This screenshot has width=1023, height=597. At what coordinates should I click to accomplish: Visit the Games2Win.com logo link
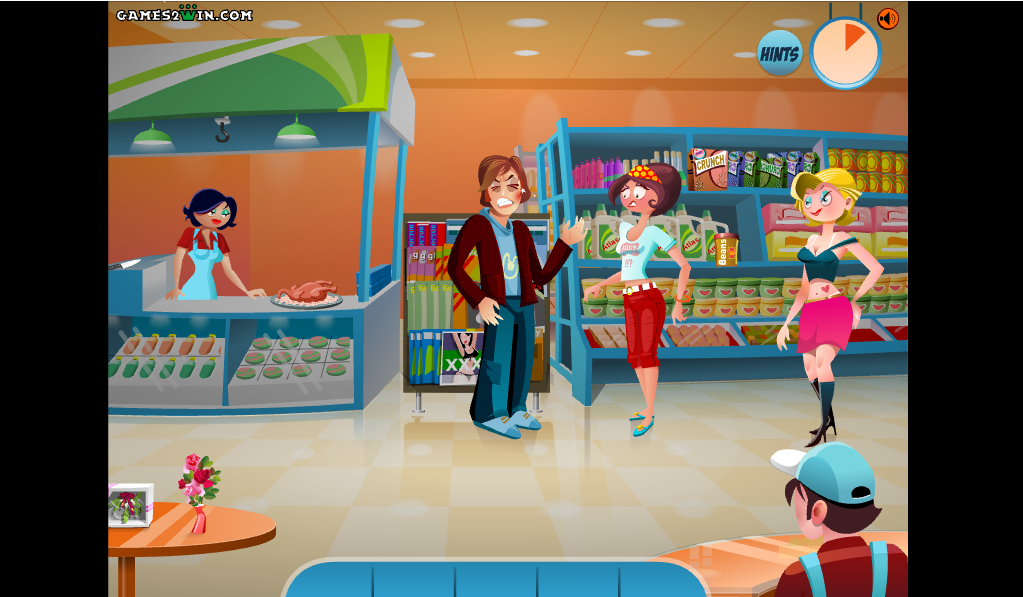coord(184,15)
